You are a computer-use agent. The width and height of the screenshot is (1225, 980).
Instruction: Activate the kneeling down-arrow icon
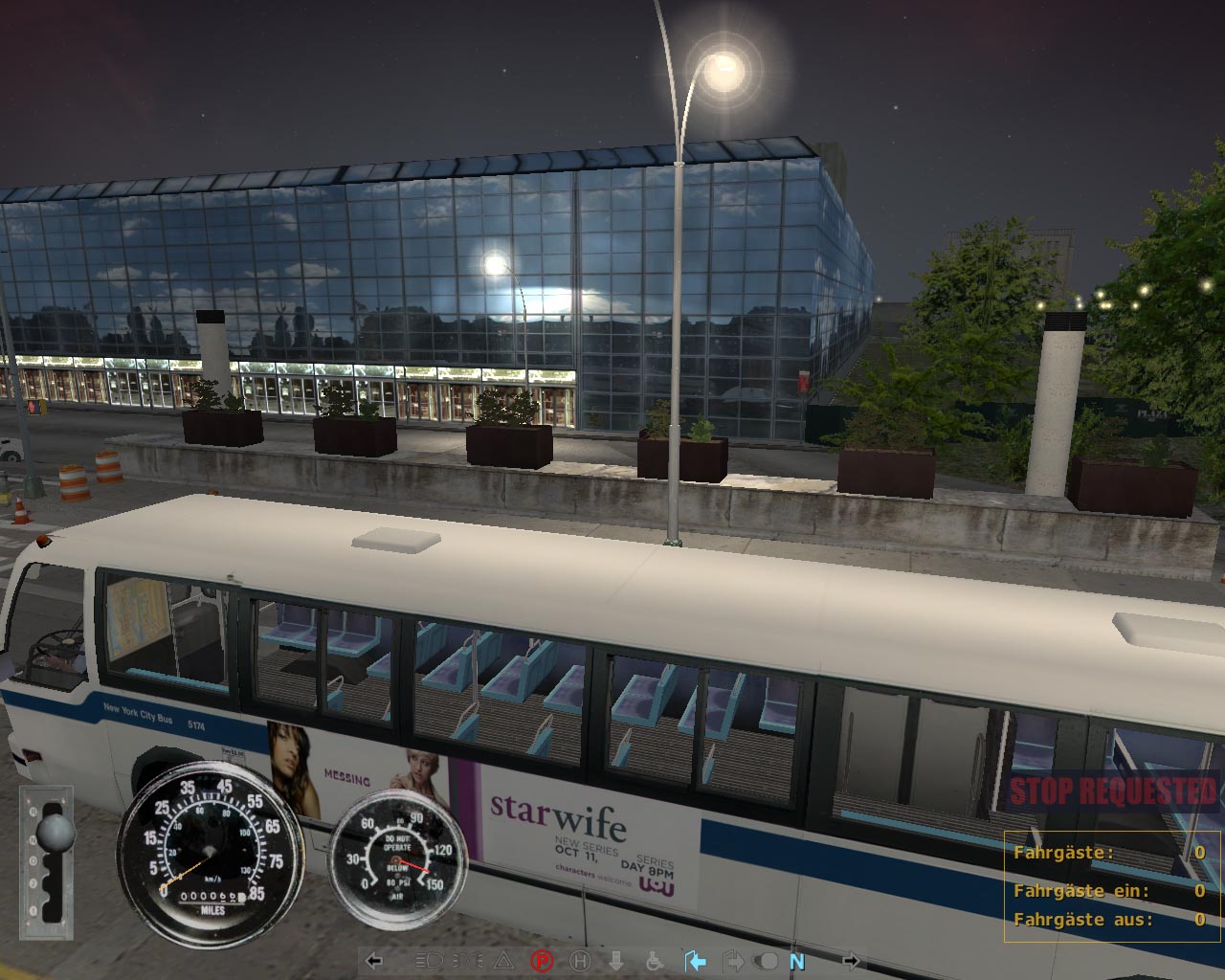tap(617, 961)
